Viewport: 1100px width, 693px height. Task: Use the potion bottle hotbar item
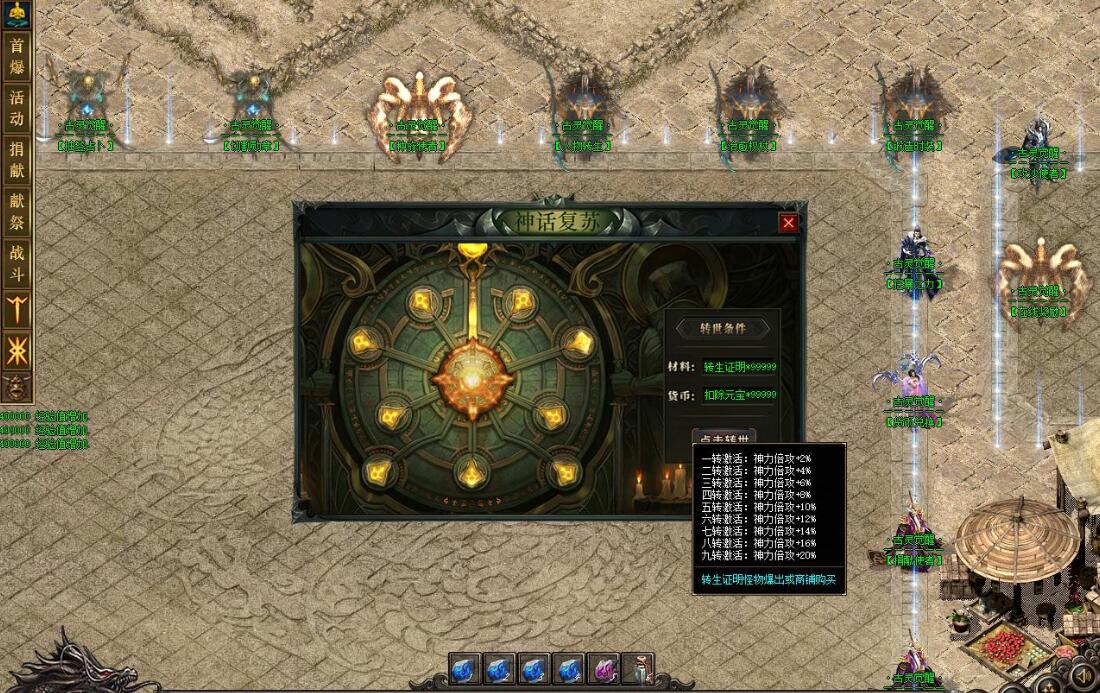click(637, 667)
